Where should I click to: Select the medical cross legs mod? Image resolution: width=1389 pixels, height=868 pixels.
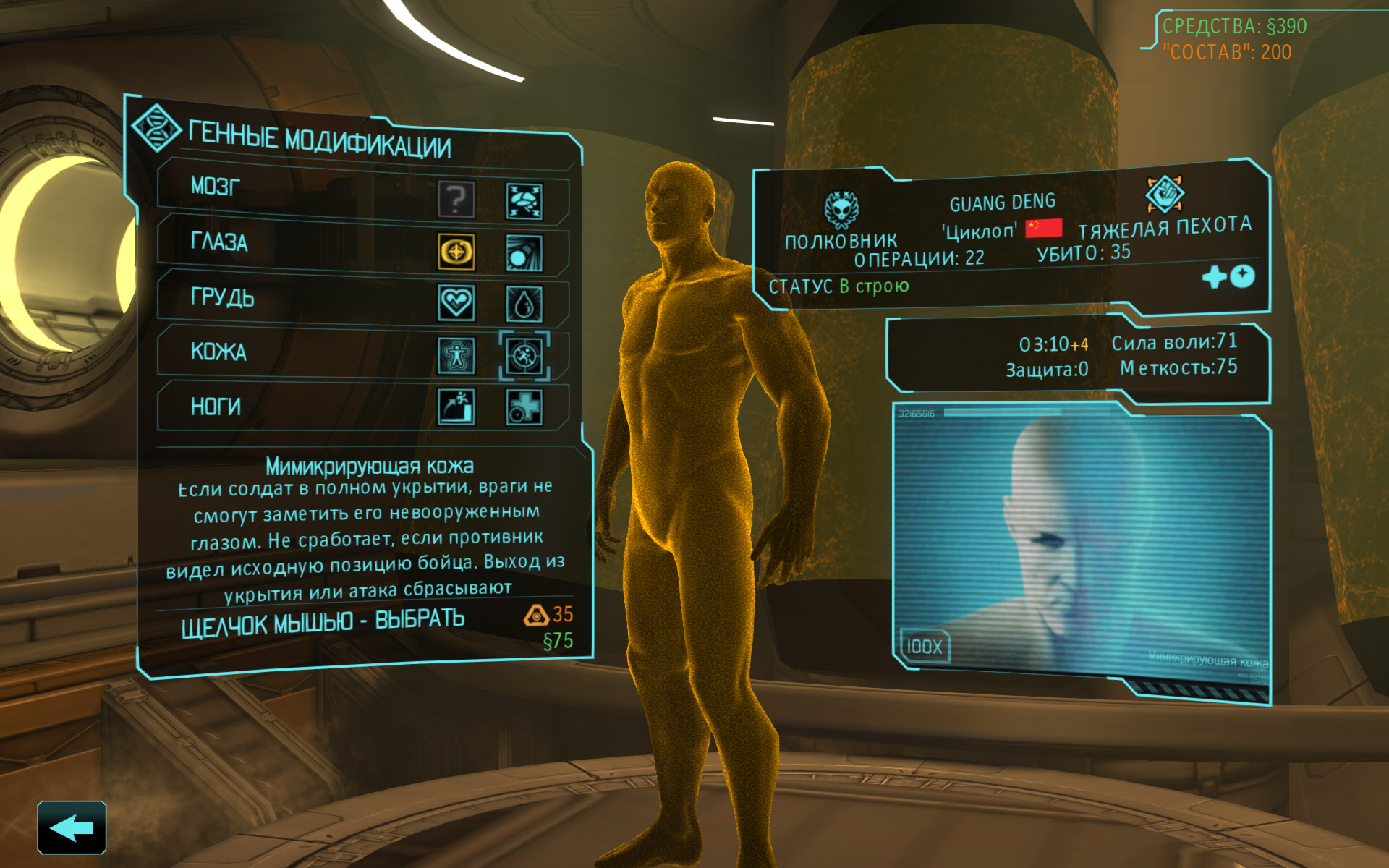click(524, 407)
